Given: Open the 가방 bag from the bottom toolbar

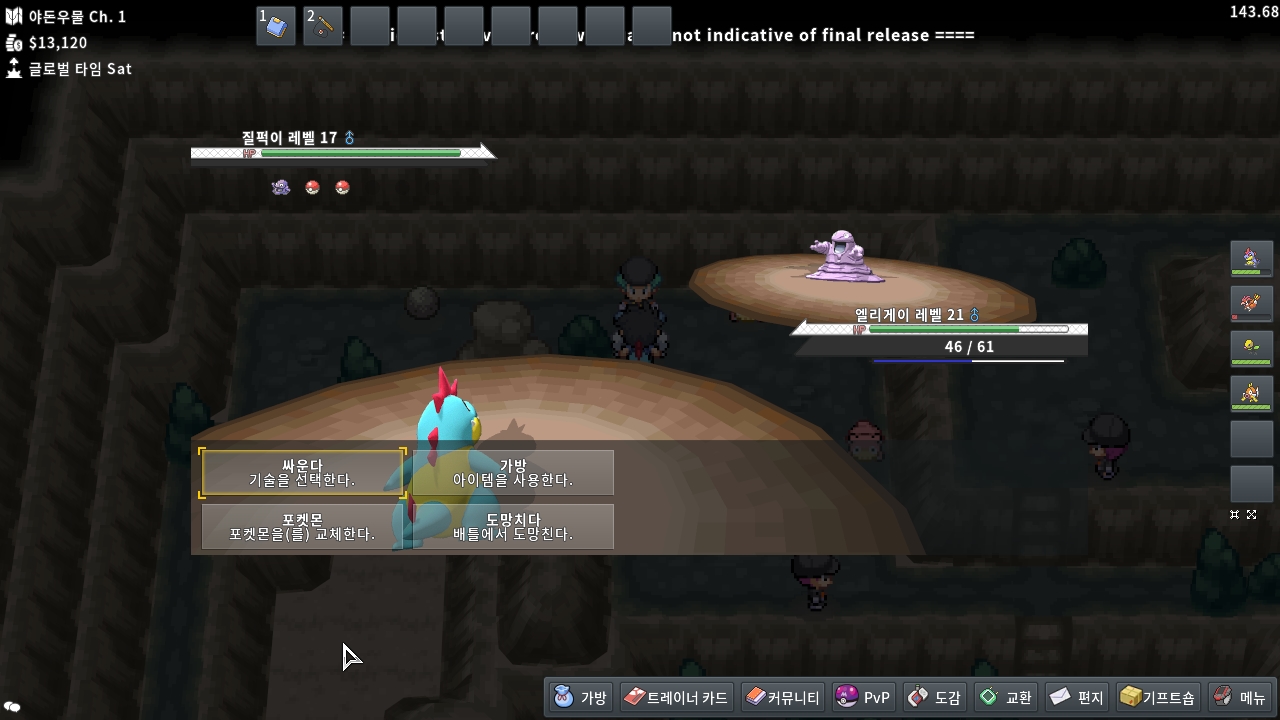Looking at the screenshot, I should click(579, 697).
